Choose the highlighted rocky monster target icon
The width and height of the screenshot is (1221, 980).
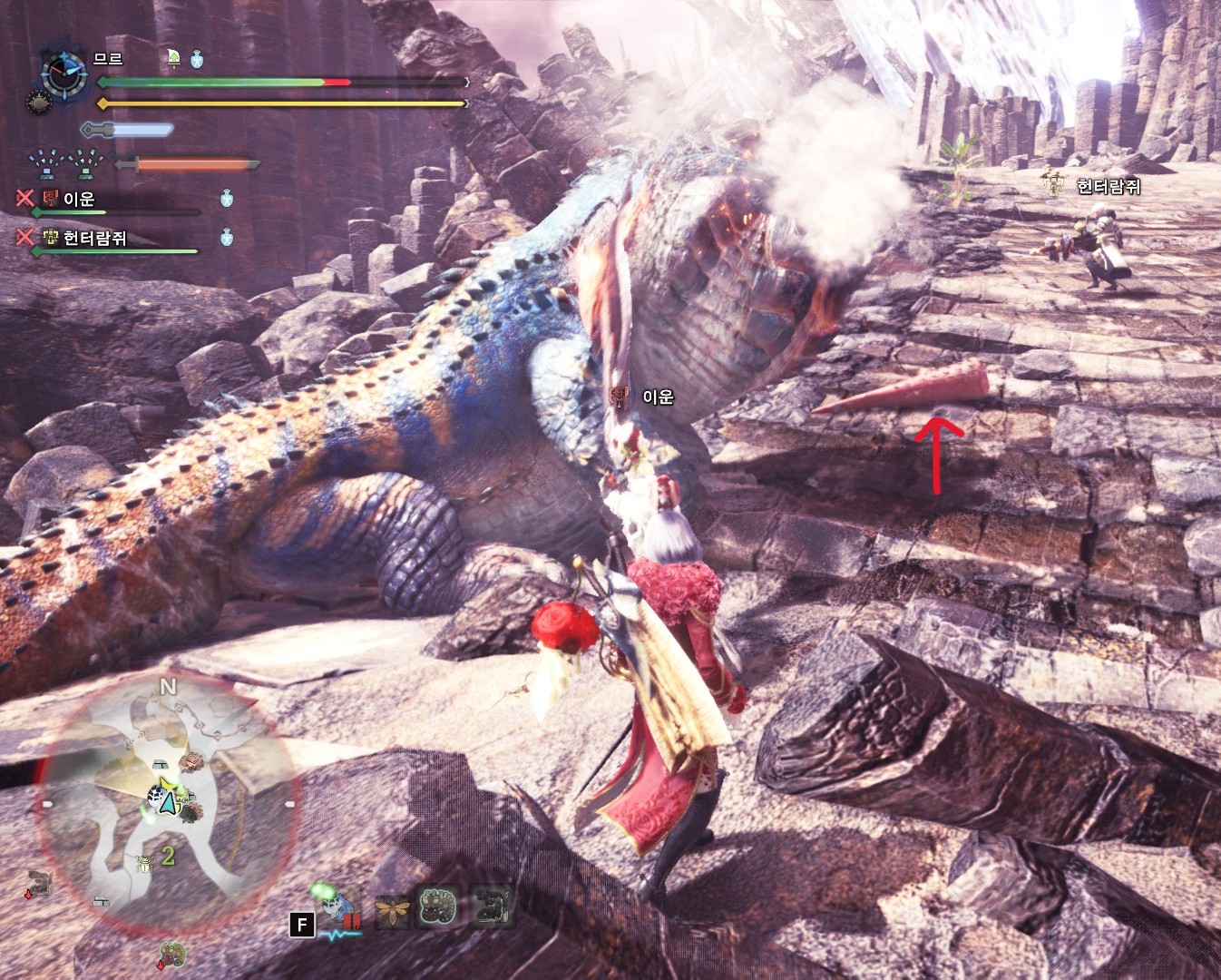coord(438,906)
